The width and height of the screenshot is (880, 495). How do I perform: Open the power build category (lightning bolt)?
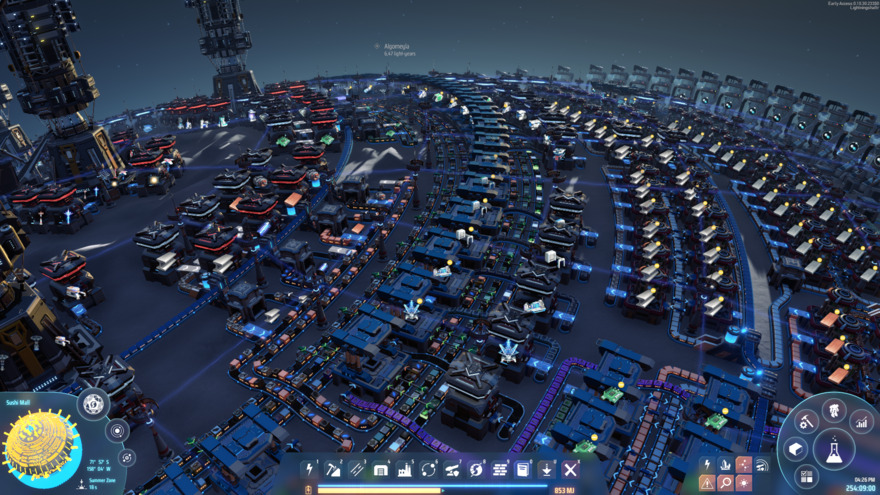[310, 469]
